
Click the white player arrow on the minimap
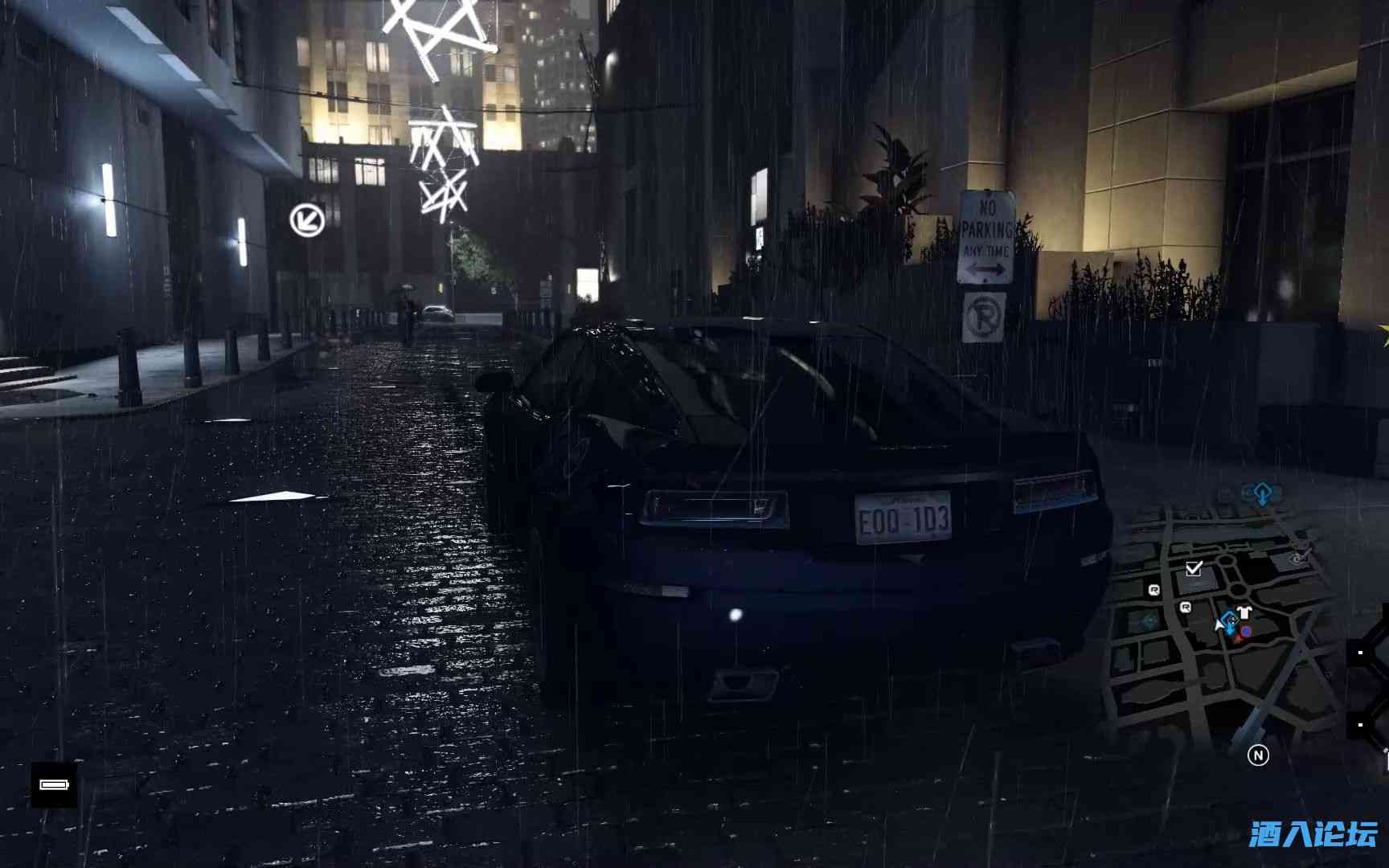pos(1221,623)
